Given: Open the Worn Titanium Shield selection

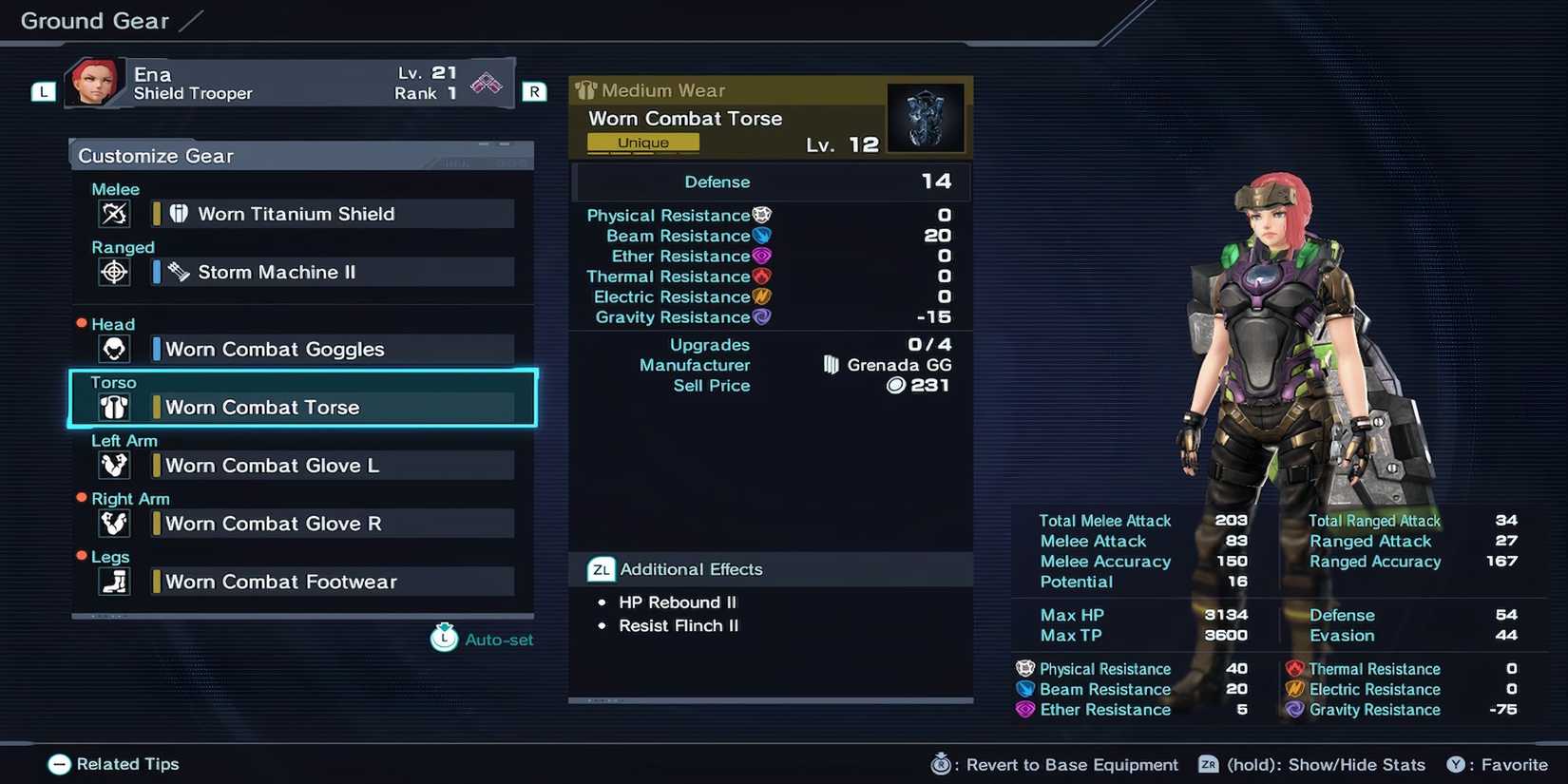Looking at the screenshot, I should pyautogui.click(x=296, y=214).
